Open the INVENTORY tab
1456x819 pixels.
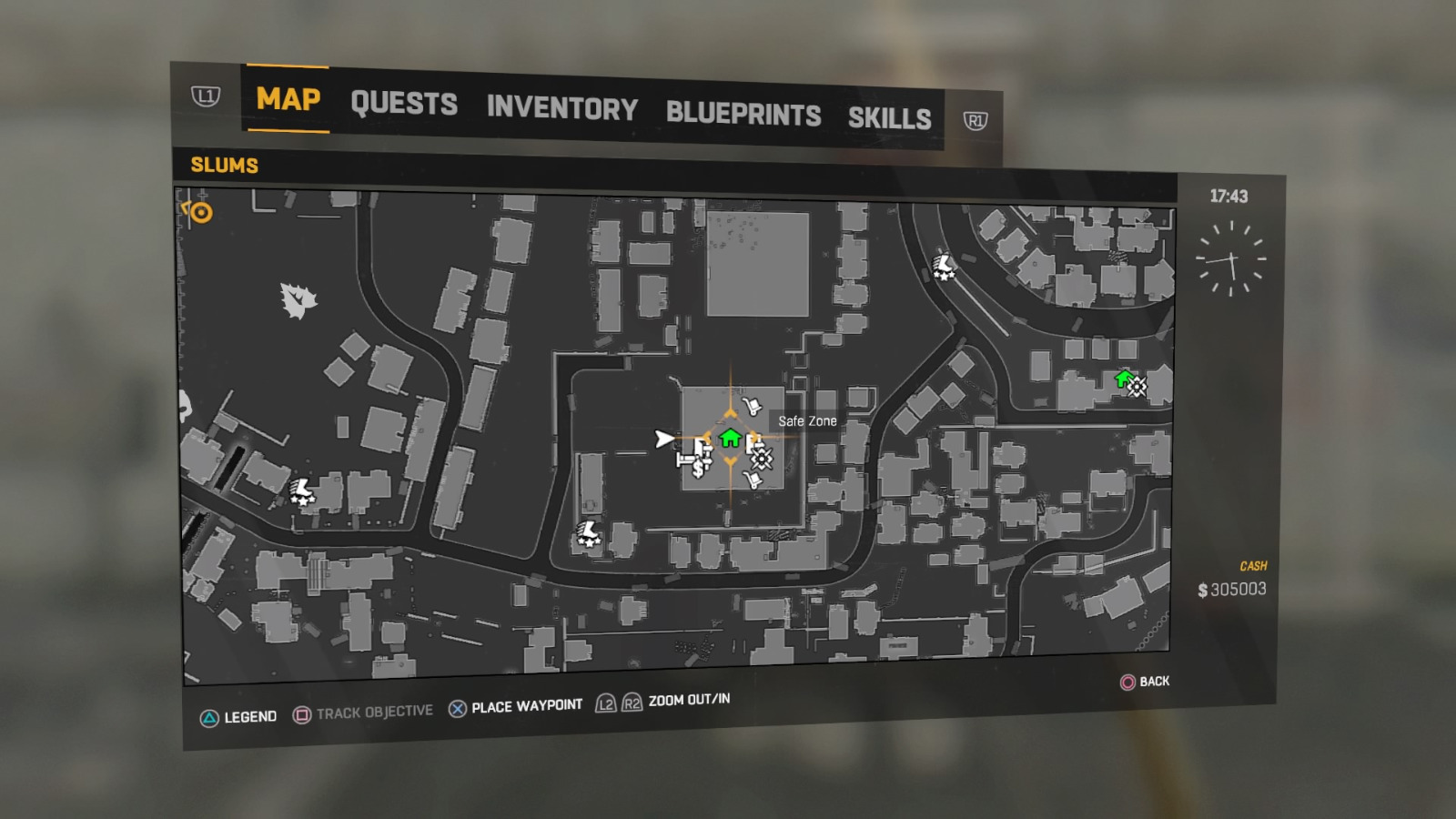561,109
